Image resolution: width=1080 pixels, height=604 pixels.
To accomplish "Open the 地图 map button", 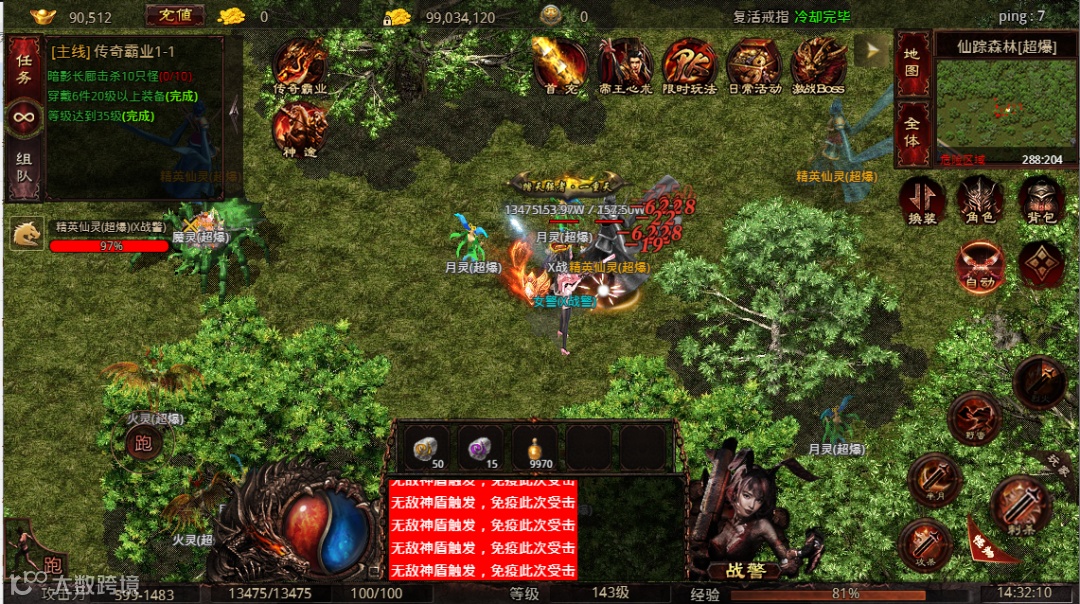I will 911,62.
